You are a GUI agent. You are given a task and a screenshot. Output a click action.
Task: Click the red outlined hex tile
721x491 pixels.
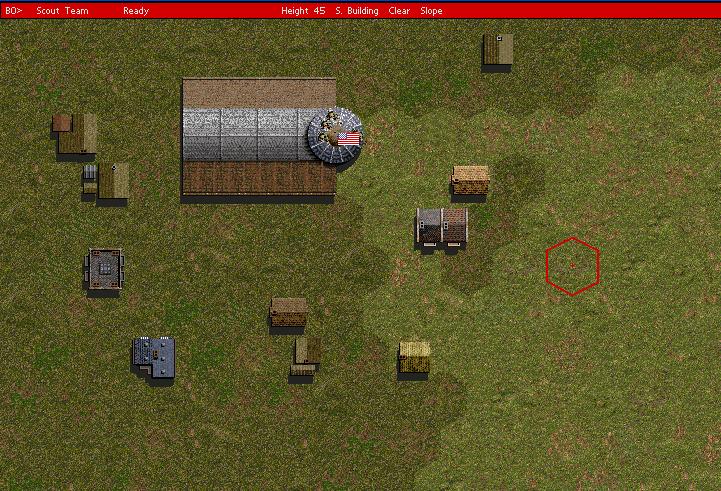[x=572, y=265]
